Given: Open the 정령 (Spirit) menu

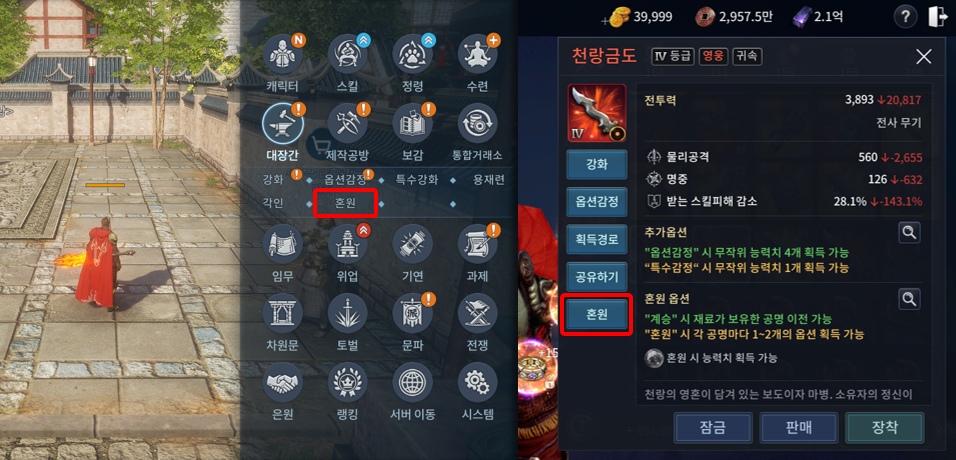Looking at the screenshot, I should tap(412, 57).
